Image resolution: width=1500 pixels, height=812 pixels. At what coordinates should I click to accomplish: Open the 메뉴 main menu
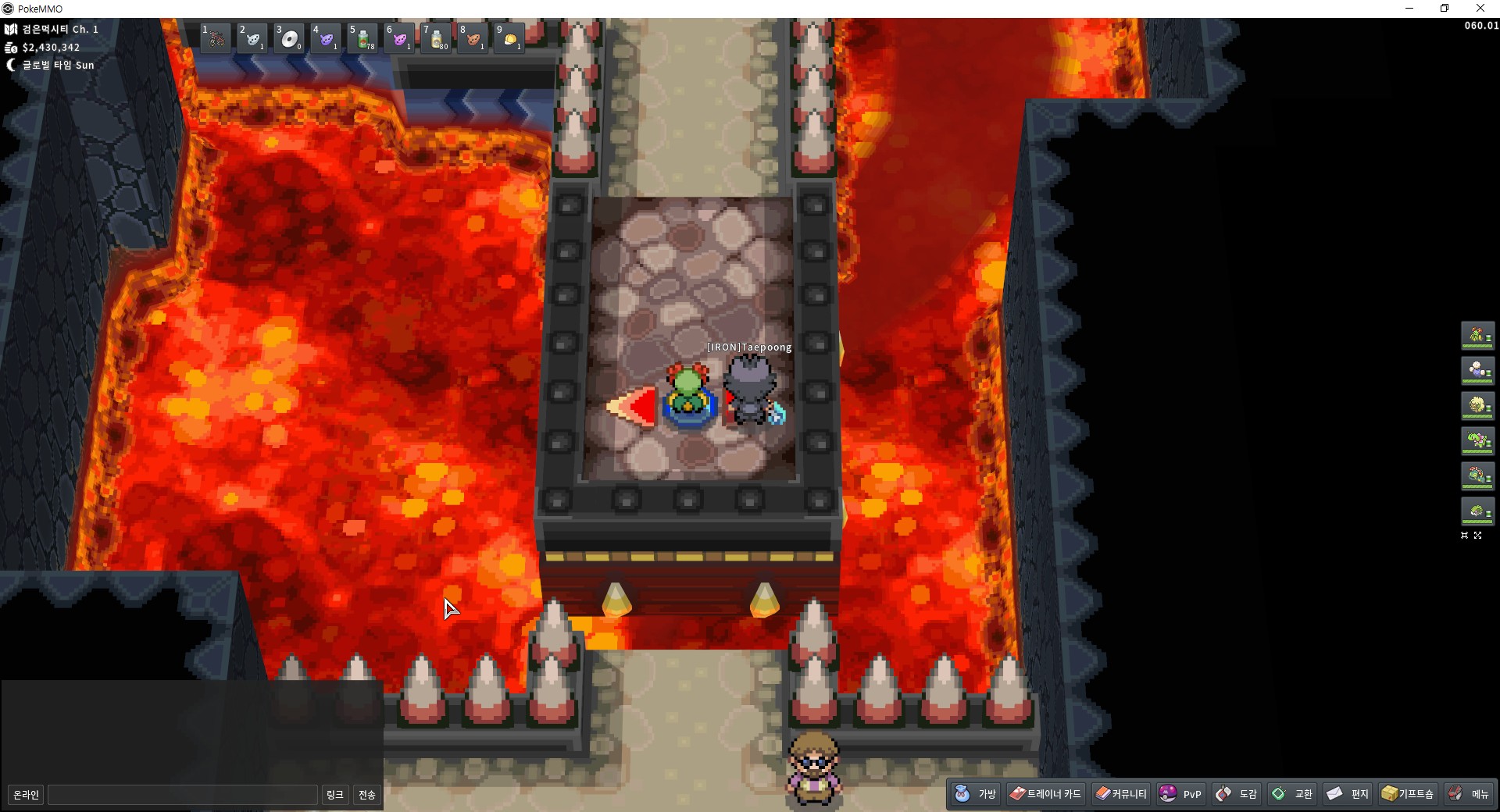[x=1469, y=794]
